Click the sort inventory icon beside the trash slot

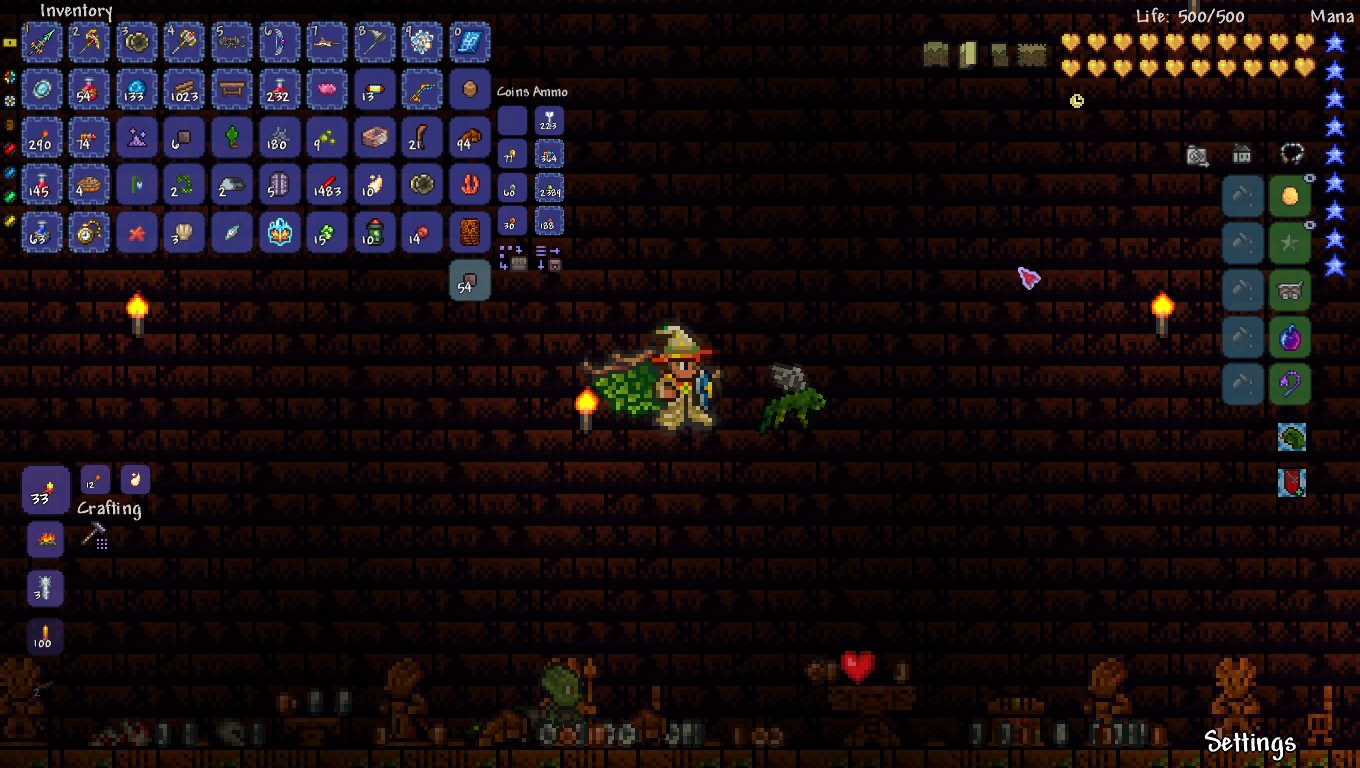[x=550, y=259]
